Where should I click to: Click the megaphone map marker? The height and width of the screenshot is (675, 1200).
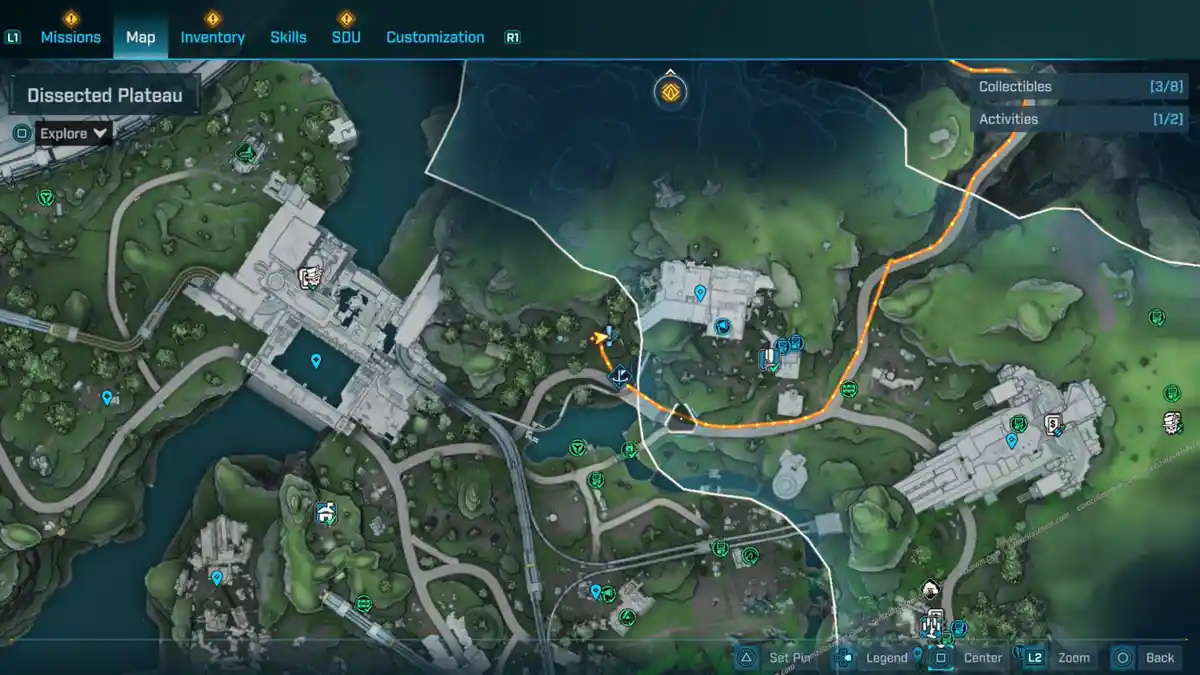723,326
